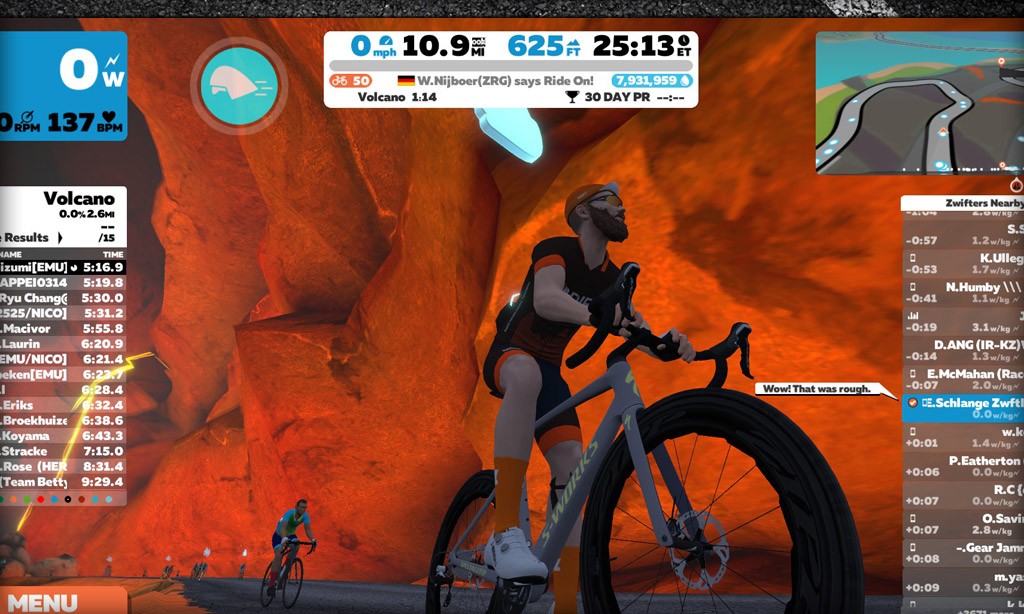Click the Zwifters Nearby list header
The height and width of the screenshot is (614, 1024).
tap(963, 203)
